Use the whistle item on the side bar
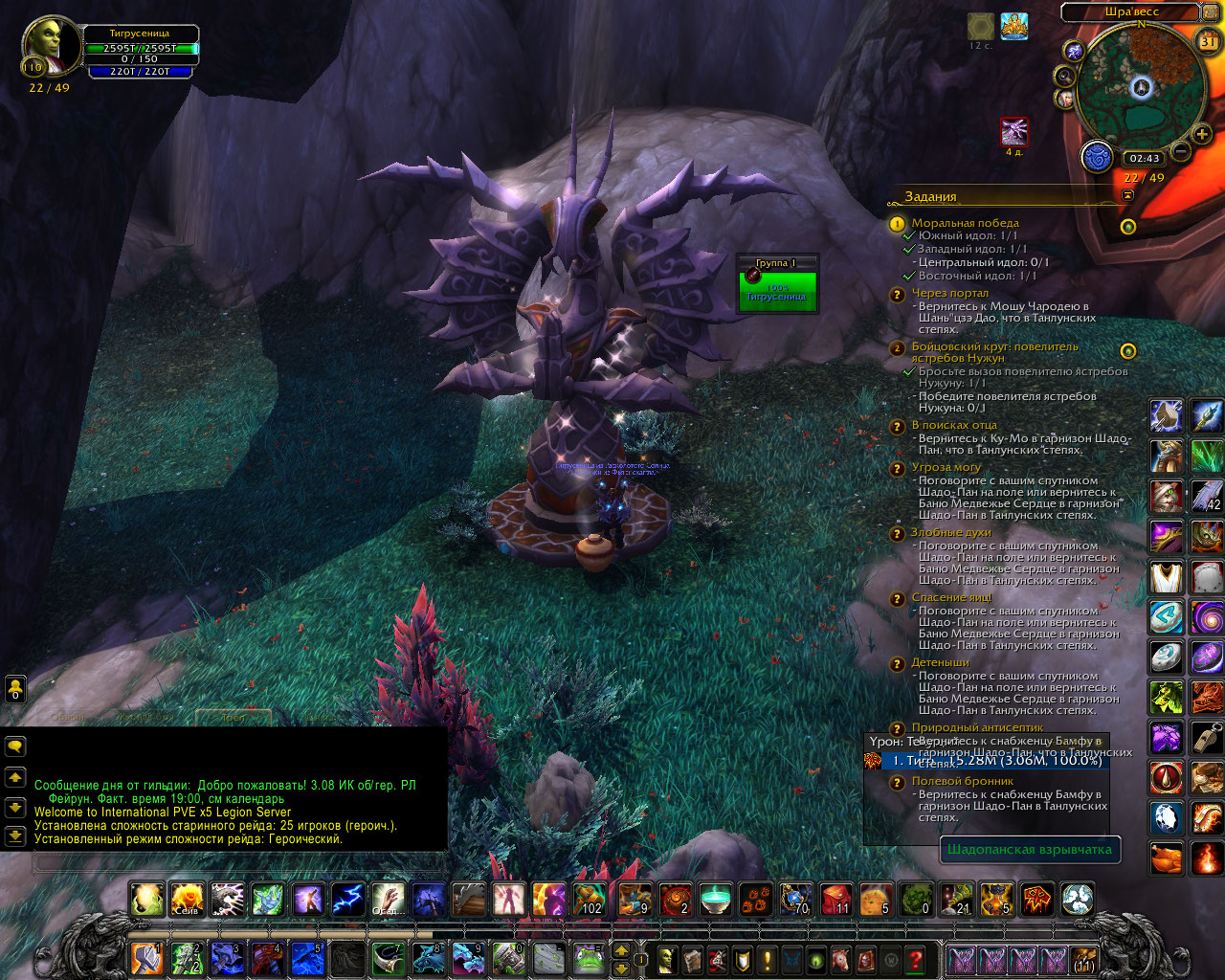The image size is (1225, 980). (1207, 738)
